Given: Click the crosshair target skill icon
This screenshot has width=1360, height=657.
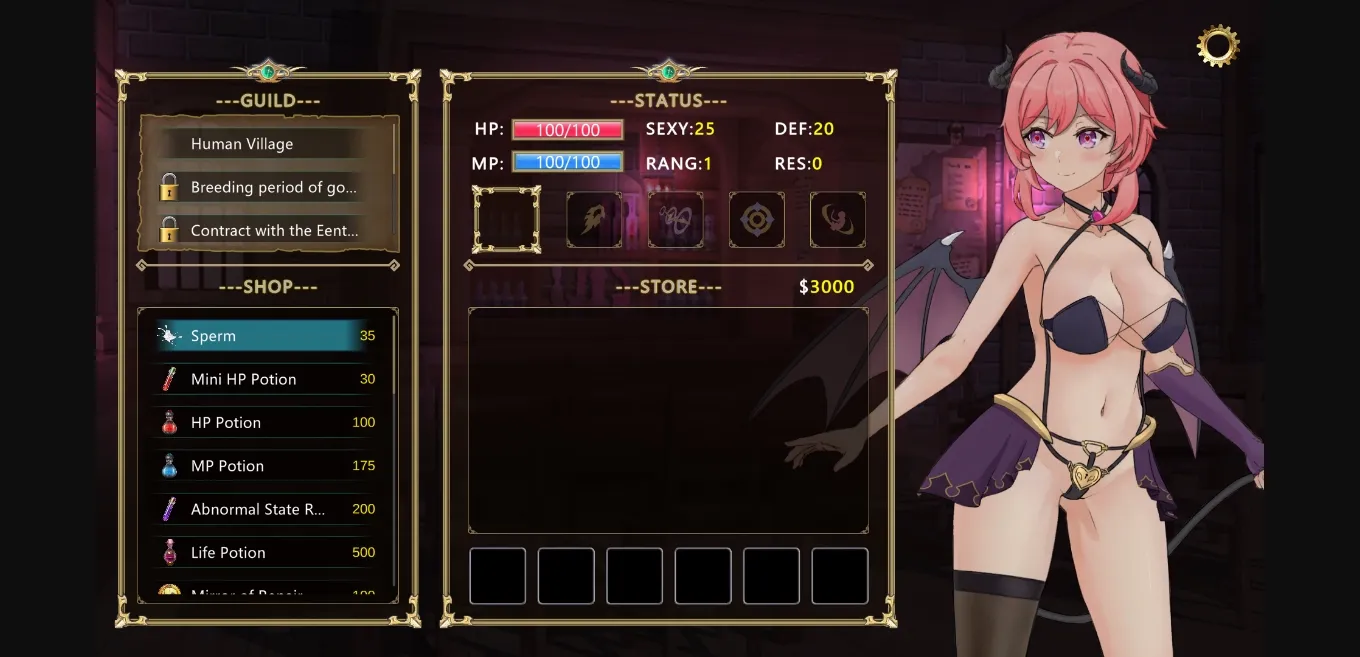Looking at the screenshot, I should pyautogui.click(x=756, y=220).
